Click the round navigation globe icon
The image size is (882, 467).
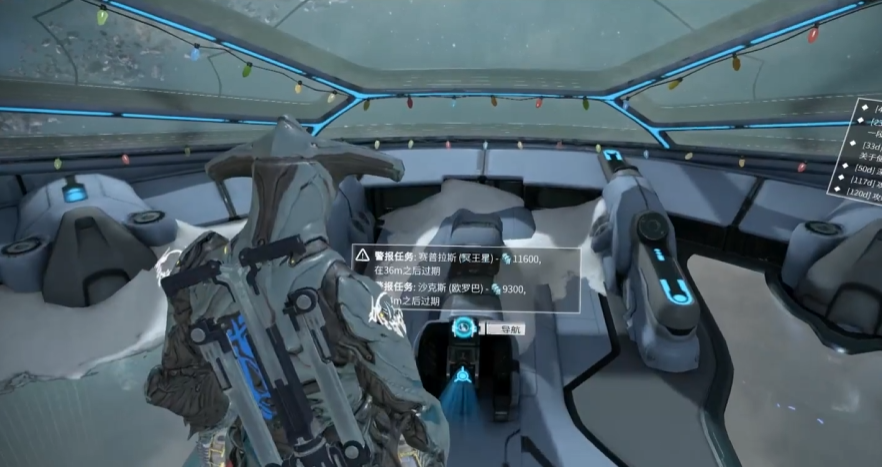click(x=463, y=327)
